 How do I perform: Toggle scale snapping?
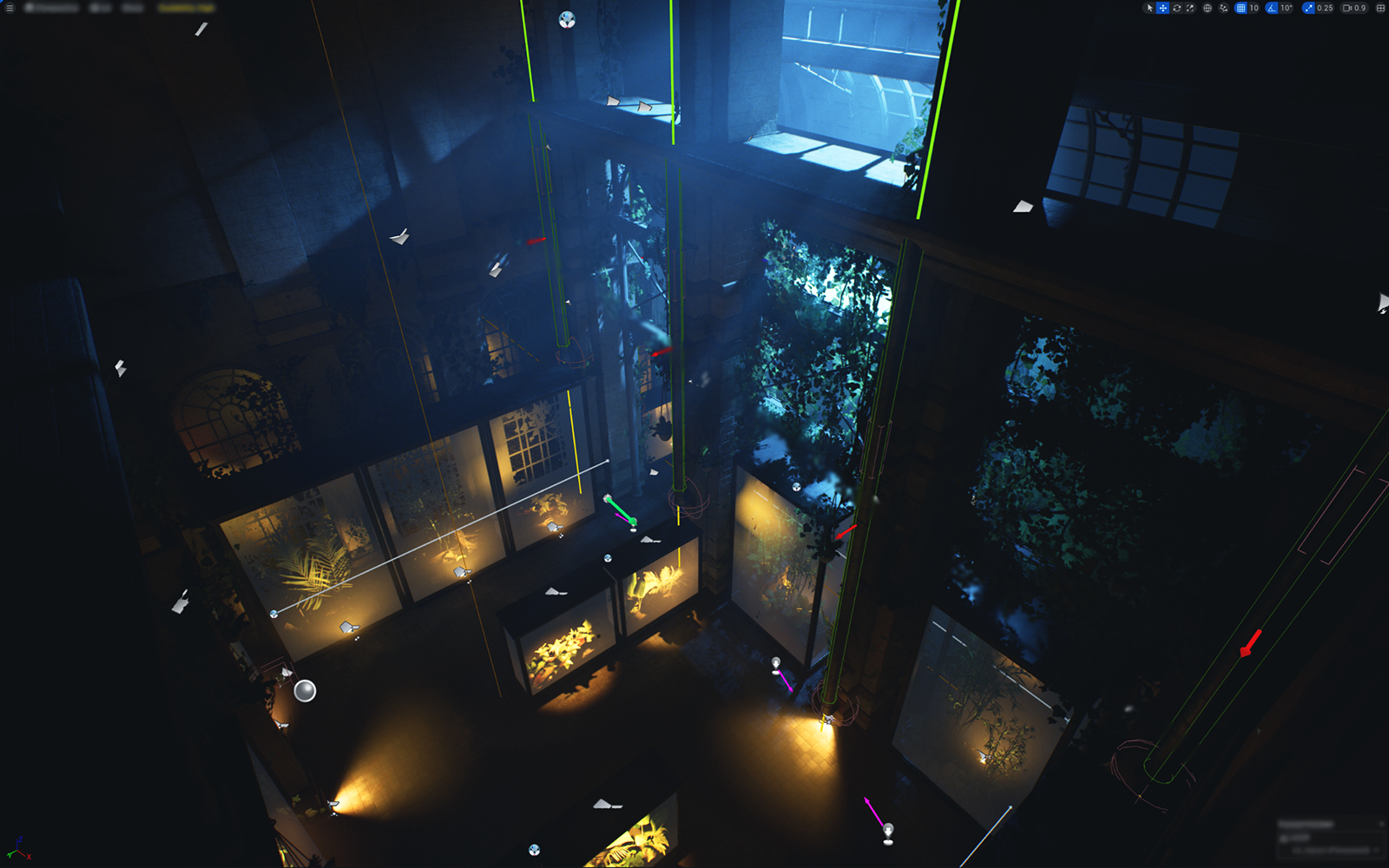coord(1307,8)
